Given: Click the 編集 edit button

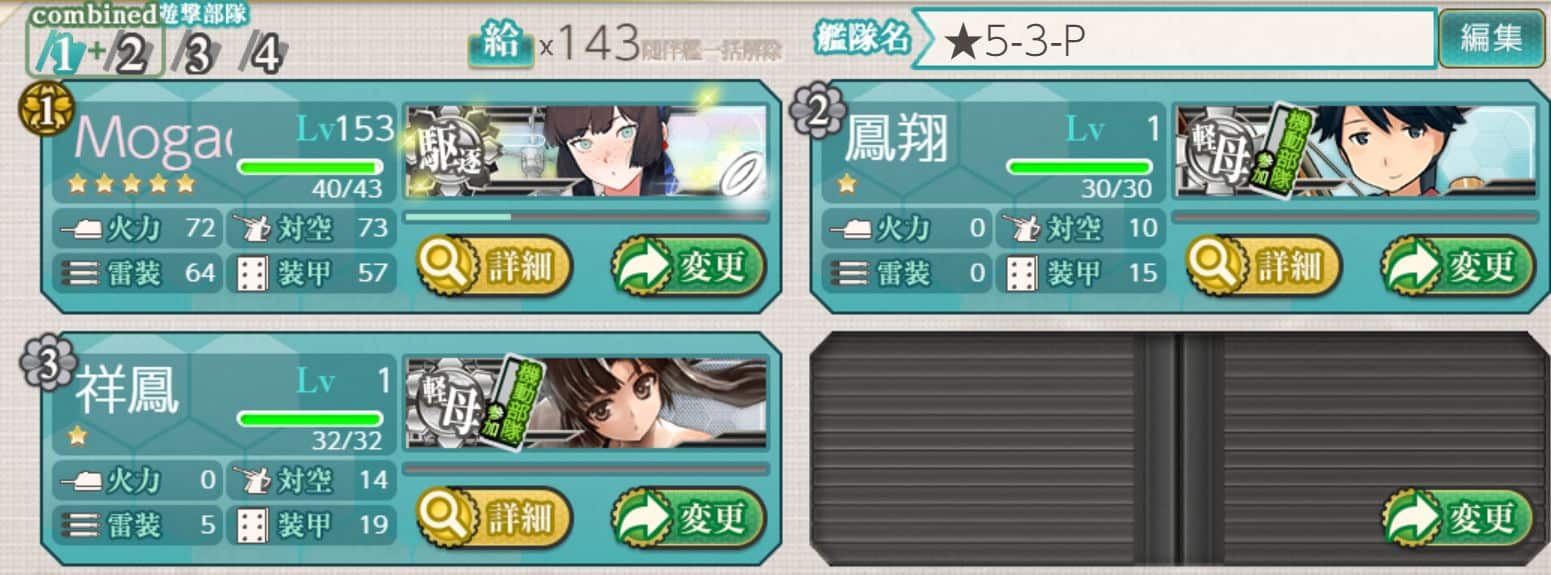Looking at the screenshot, I should [1491, 39].
